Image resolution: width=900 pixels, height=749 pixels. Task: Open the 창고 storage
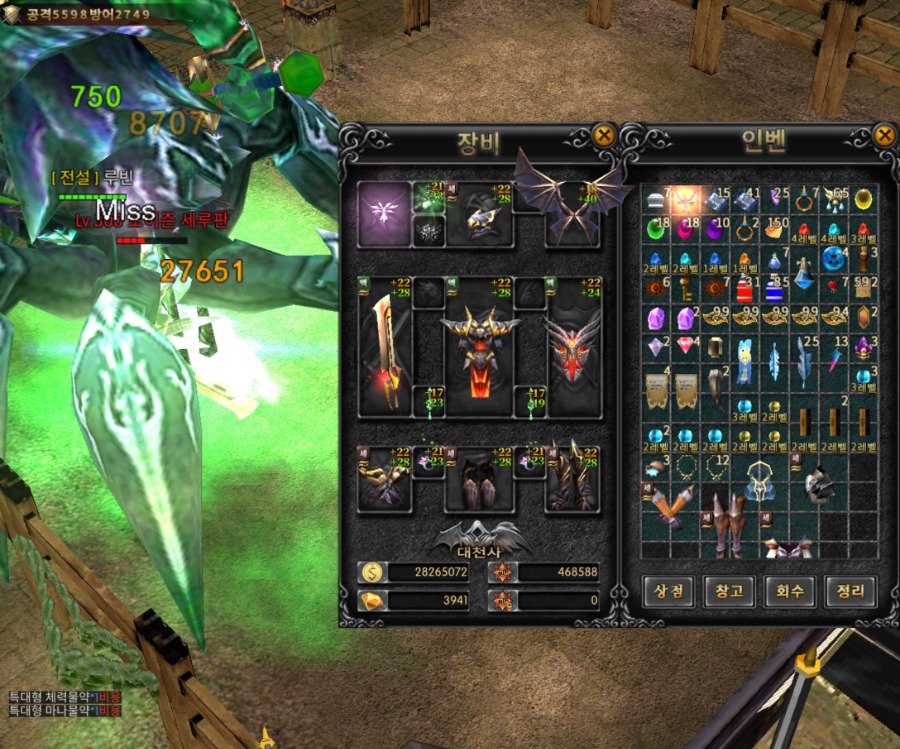pos(729,590)
